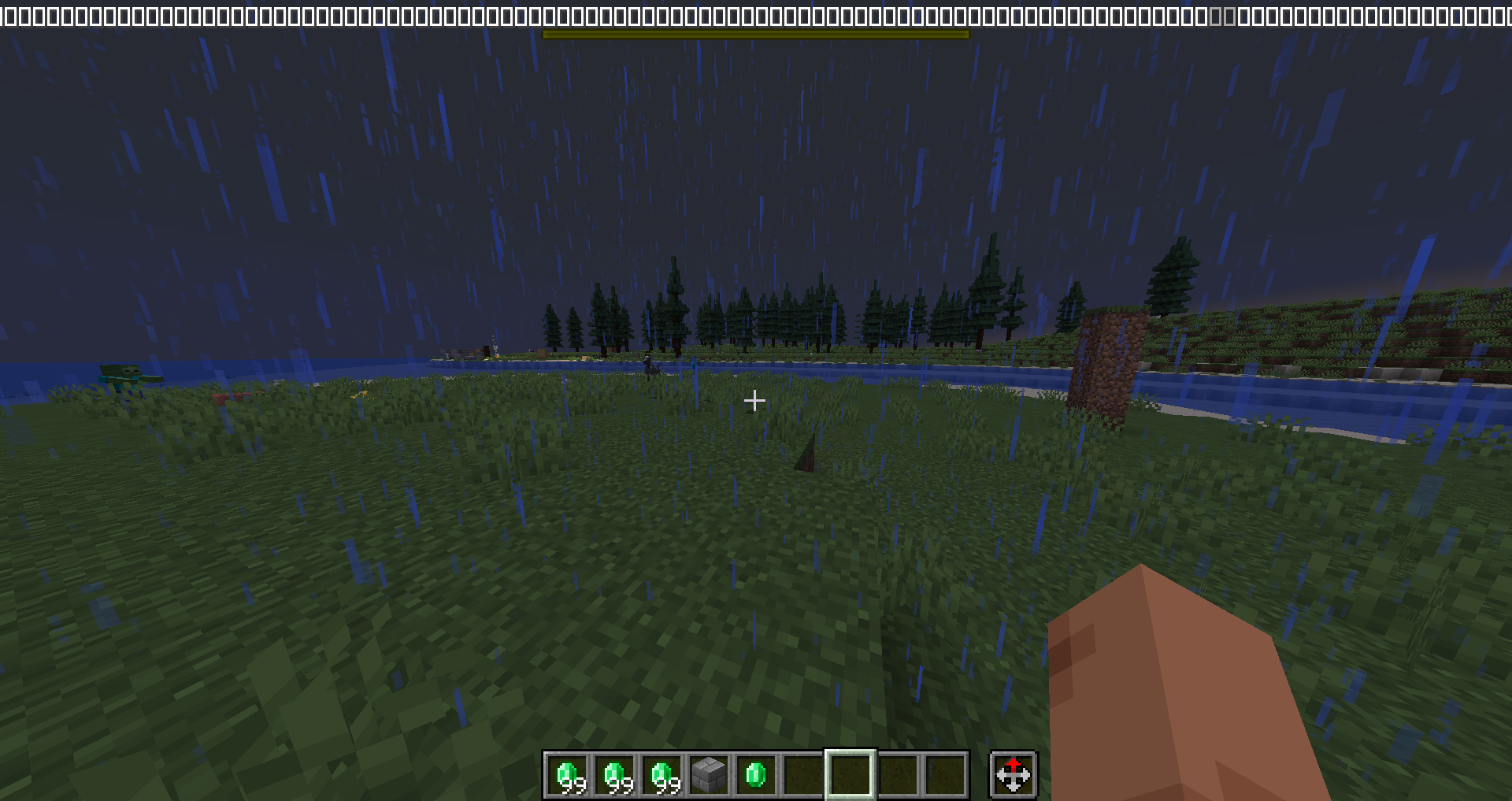The image size is (1512, 801).
Task: Click the four-arrow icon with red tip
Action: 1013,775
